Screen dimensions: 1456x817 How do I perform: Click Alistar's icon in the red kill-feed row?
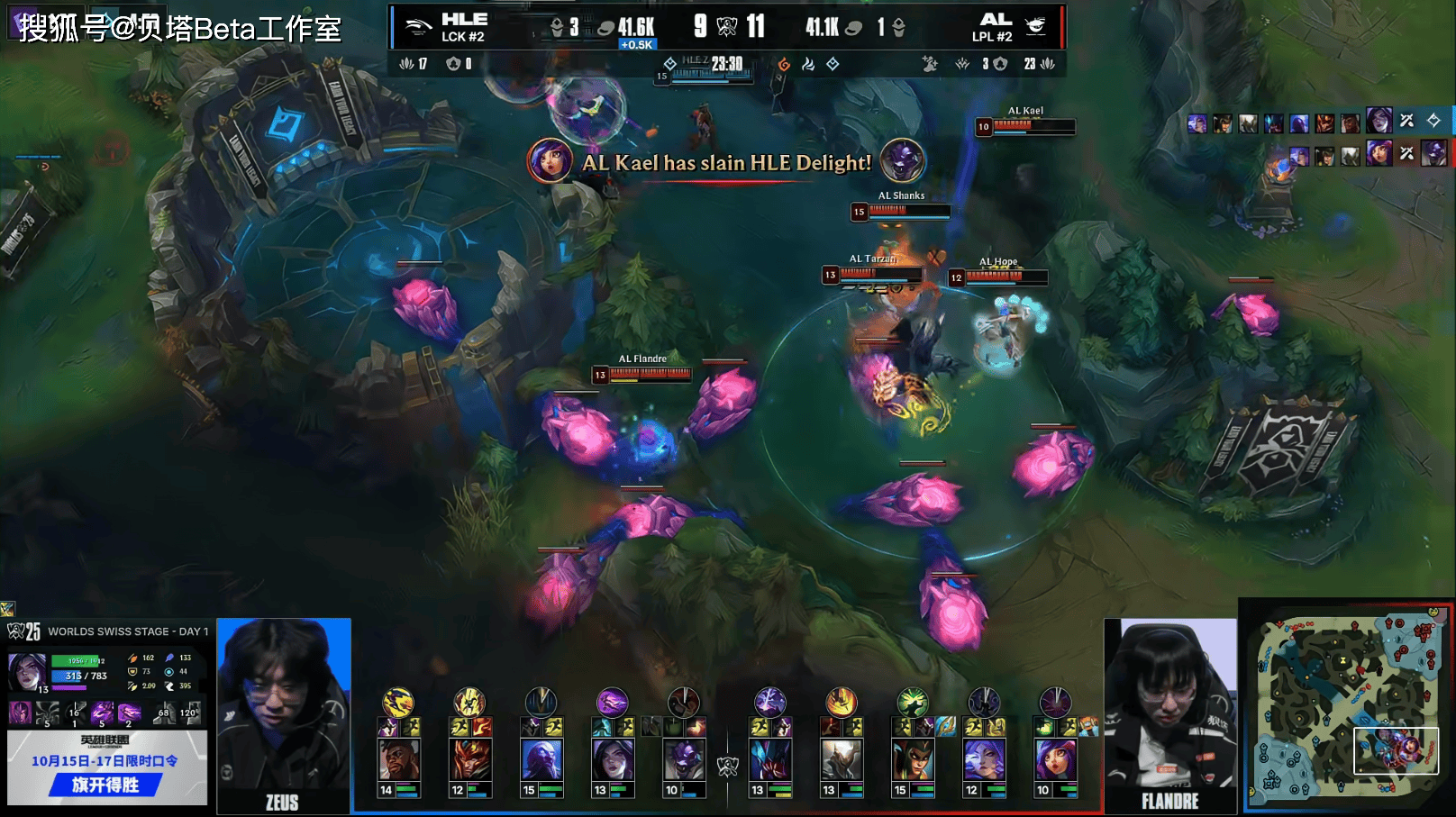point(1433,154)
